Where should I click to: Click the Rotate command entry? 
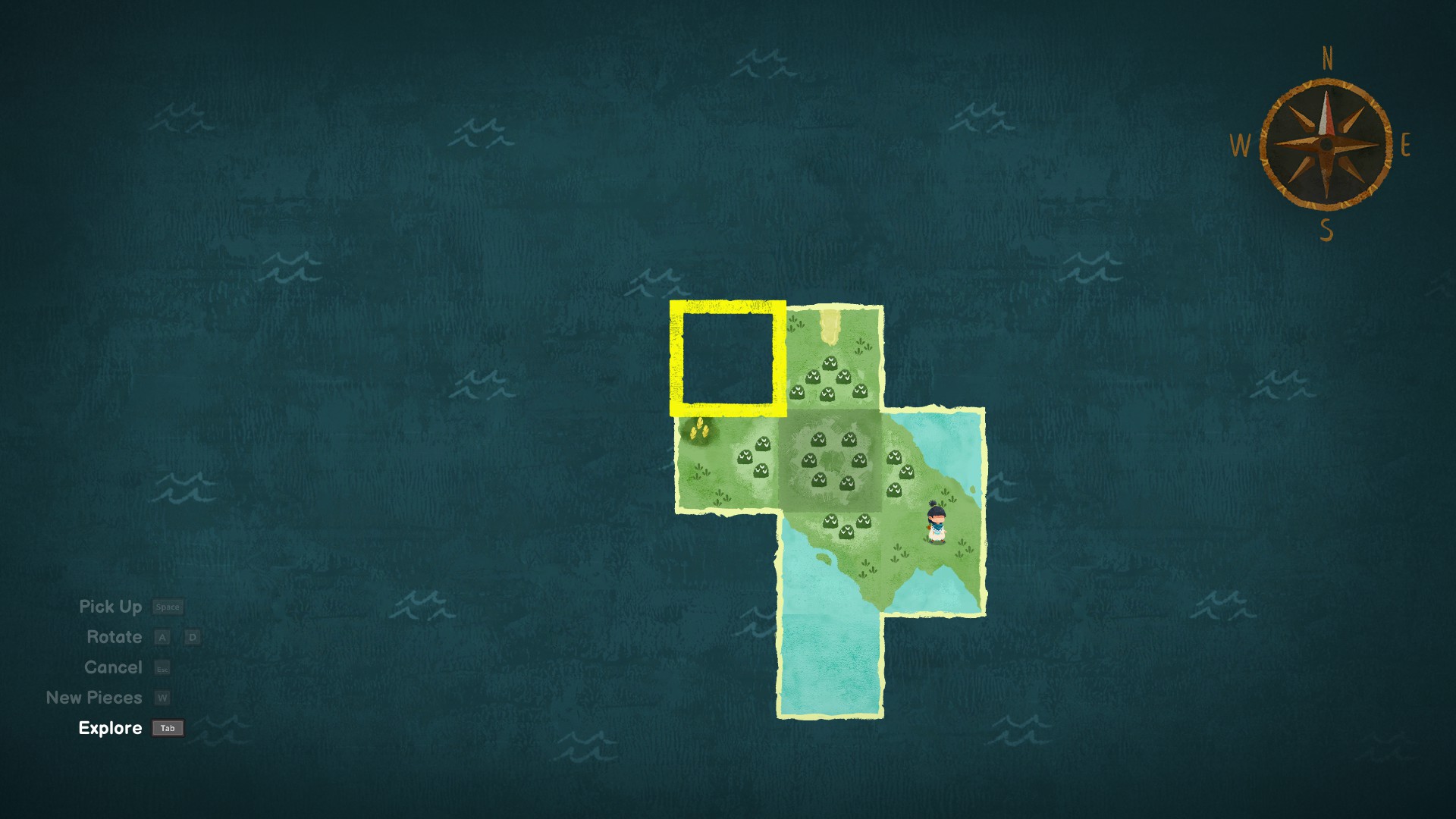115,637
